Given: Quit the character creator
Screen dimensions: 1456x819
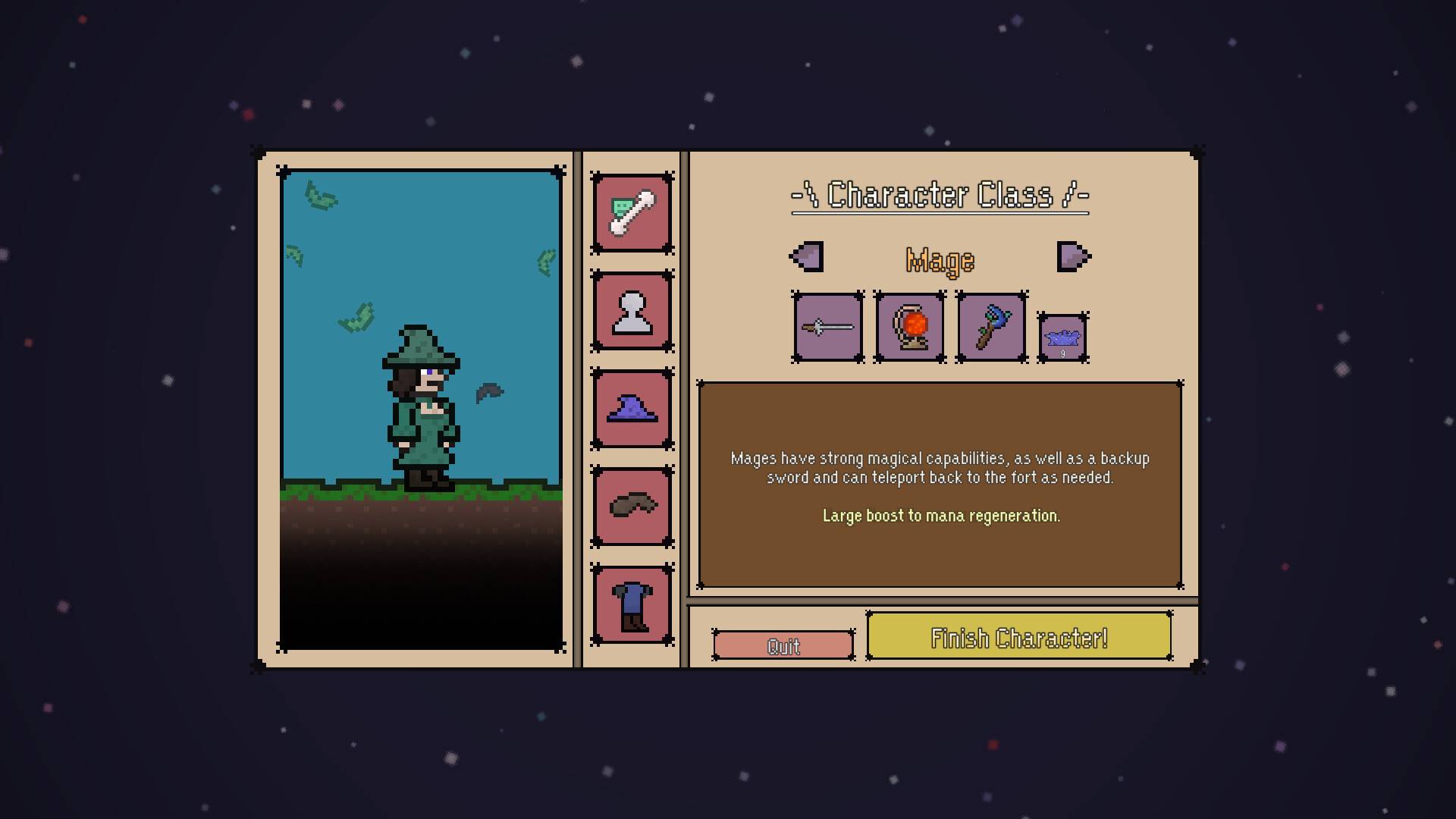Looking at the screenshot, I should pyautogui.click(x=783, y=645).
